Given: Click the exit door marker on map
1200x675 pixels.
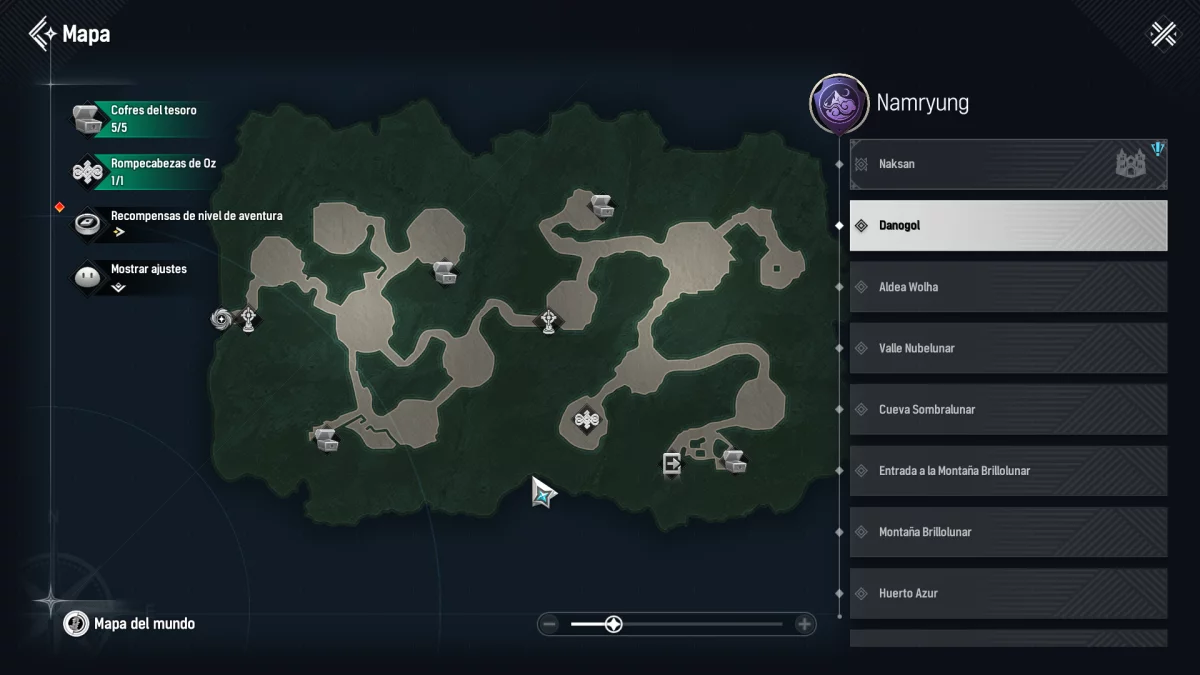Looking at the screenshot, I should pos(672,463).
